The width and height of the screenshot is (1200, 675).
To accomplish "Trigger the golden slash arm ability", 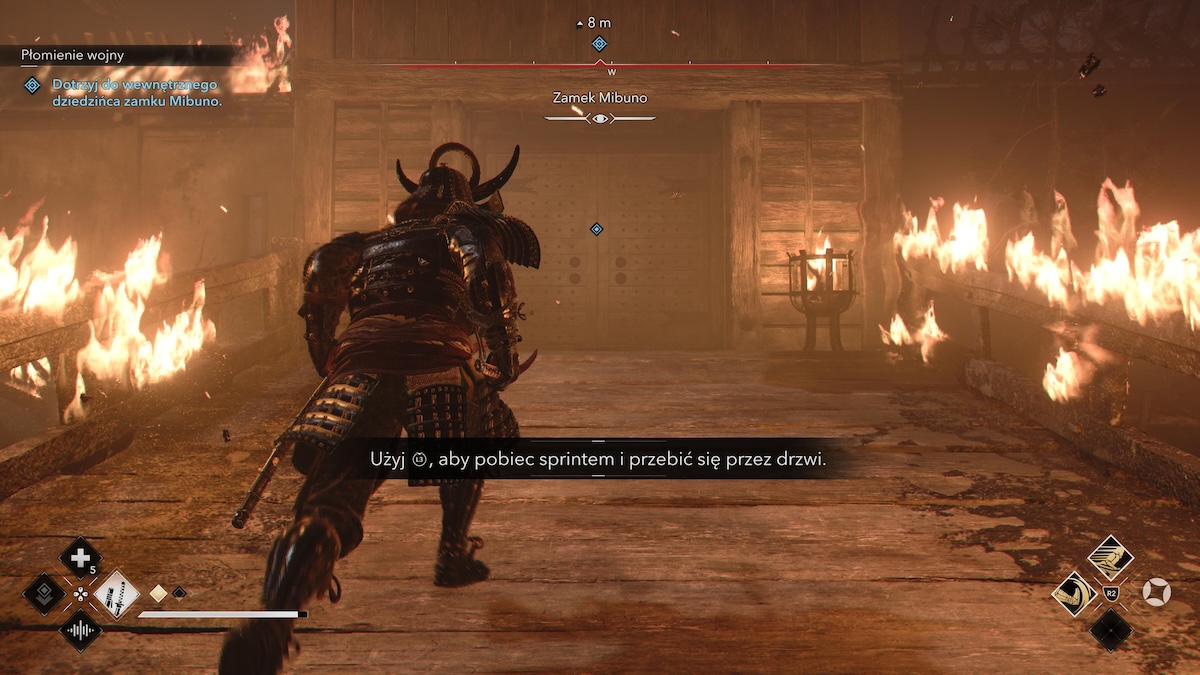I will pyautogui.click(x=1073, y=593).
